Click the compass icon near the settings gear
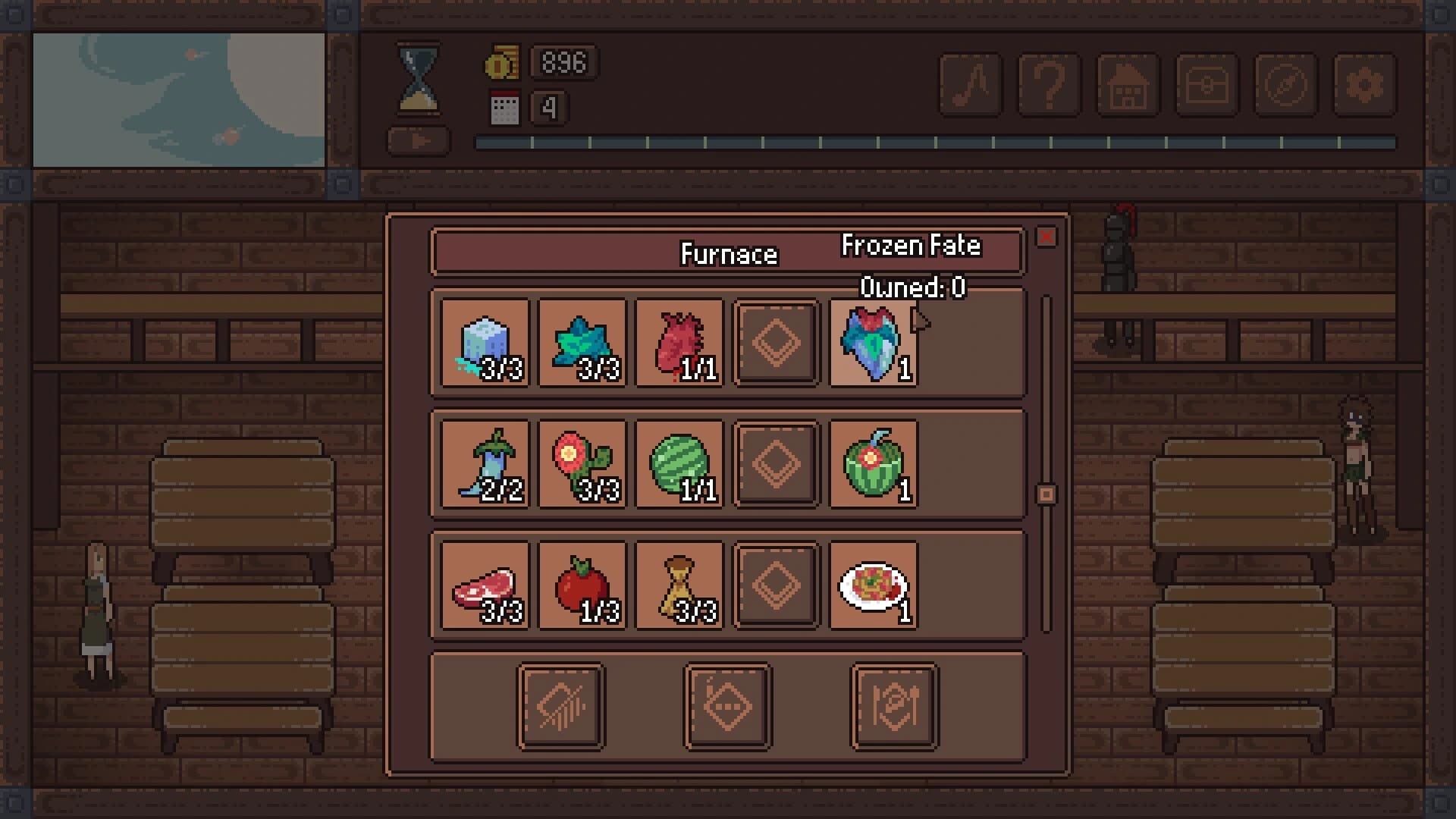The height and width of the screenshot is (819, 1456). [x=1285, y=86]
